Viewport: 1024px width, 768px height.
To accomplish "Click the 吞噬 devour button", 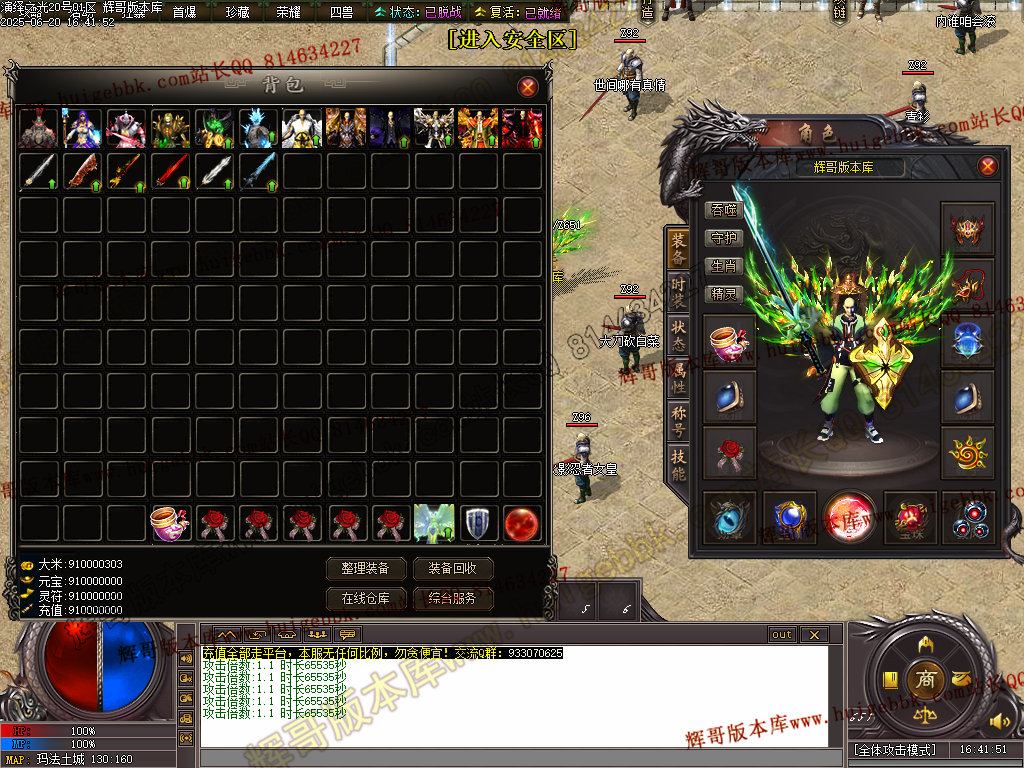I will pos(723,210).
